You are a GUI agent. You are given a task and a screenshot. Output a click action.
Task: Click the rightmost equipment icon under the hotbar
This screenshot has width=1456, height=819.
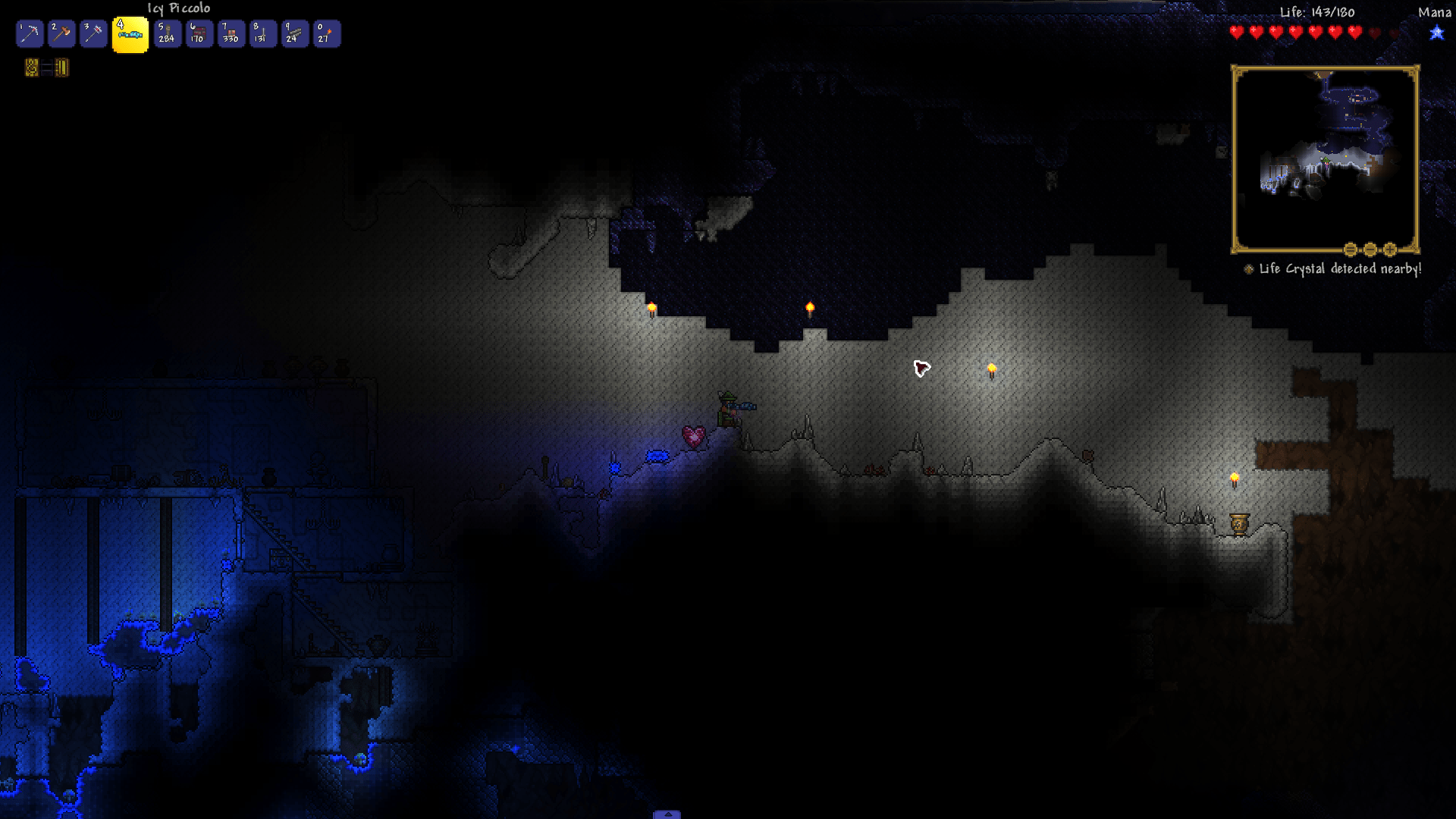click(62, 69)
